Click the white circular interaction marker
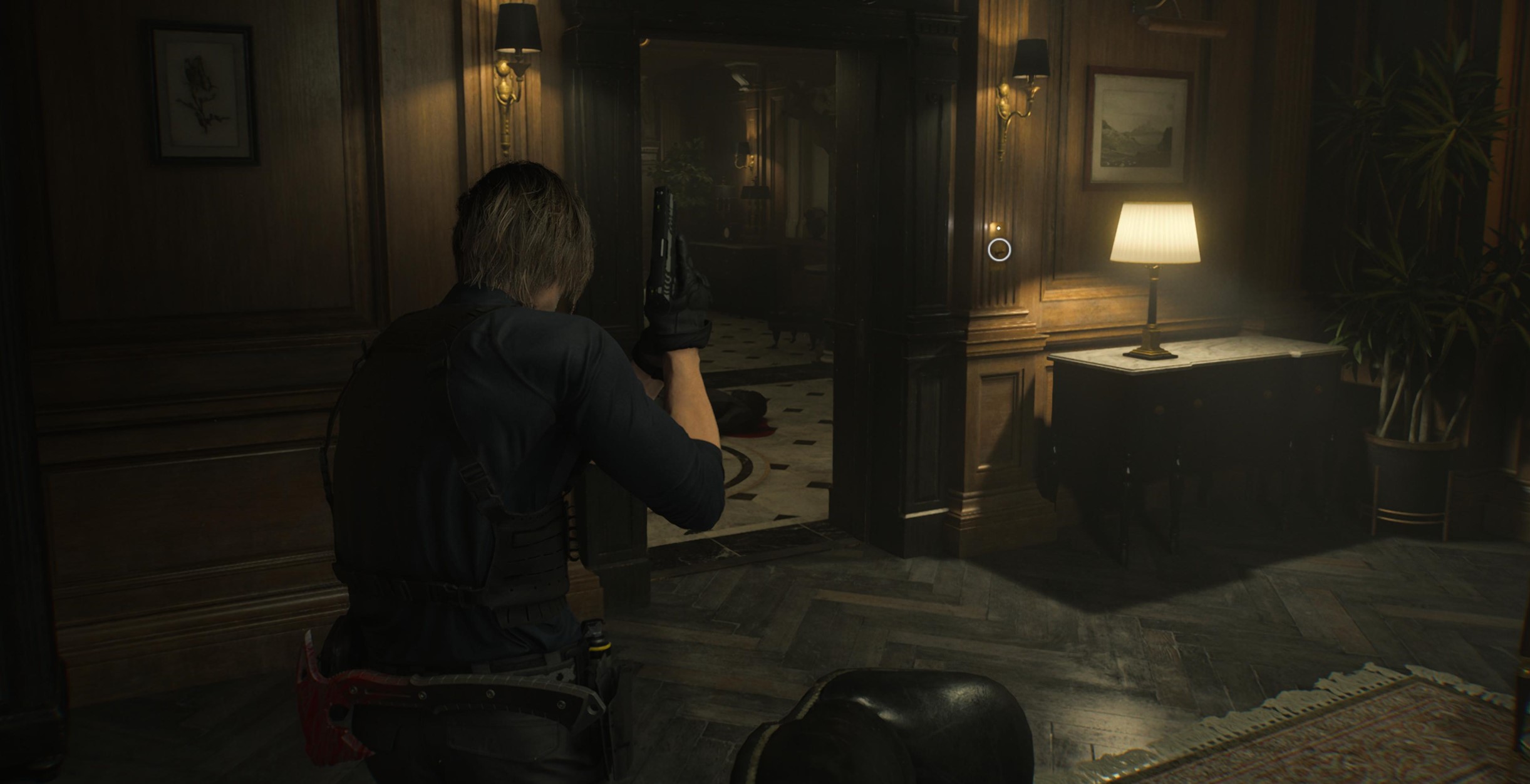The height and width of the screenshot is (784, 1530). (x=999, y=249)
